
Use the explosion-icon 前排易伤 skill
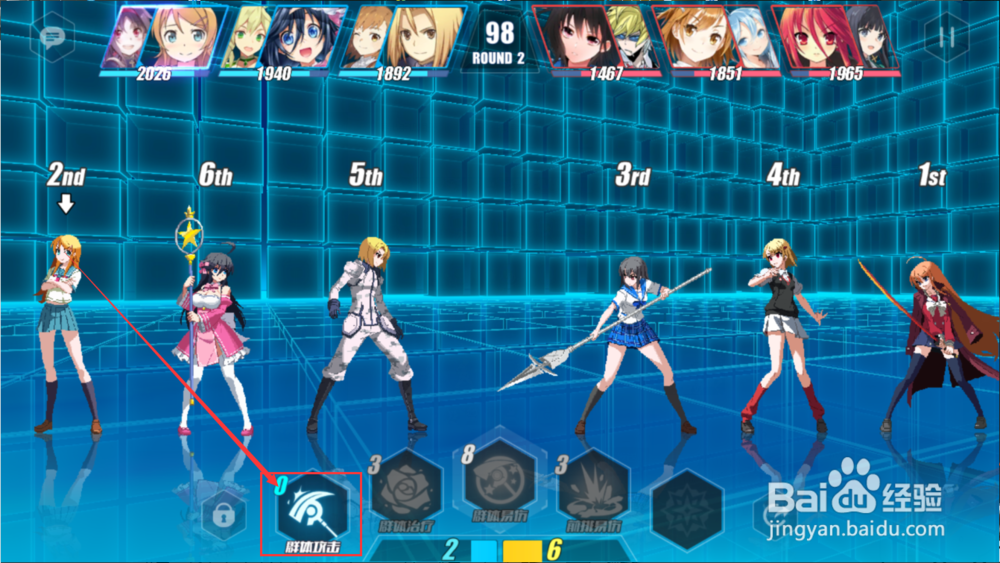594,492
